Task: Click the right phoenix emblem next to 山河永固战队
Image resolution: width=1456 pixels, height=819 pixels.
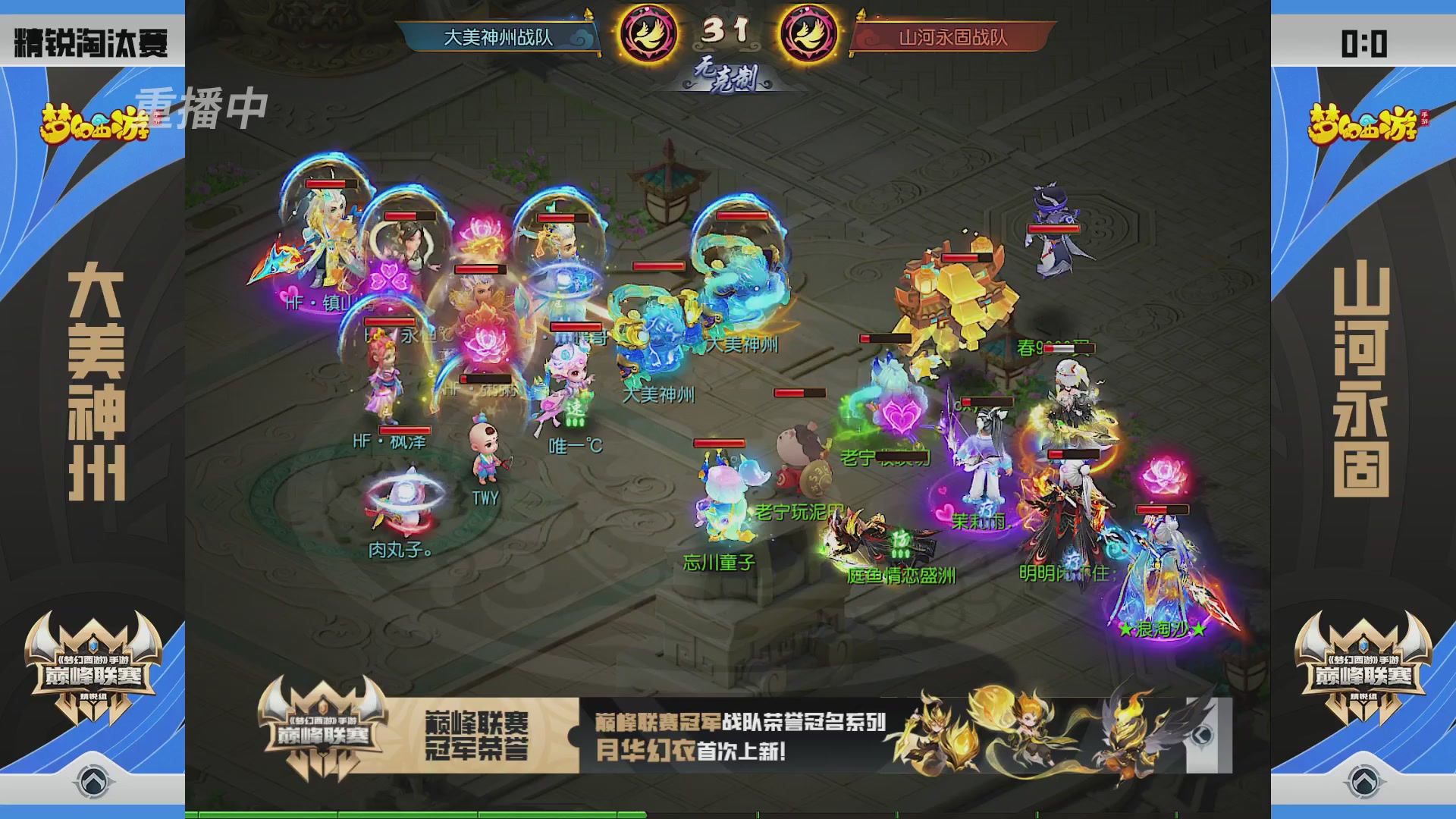Action: tap(808, 32)
